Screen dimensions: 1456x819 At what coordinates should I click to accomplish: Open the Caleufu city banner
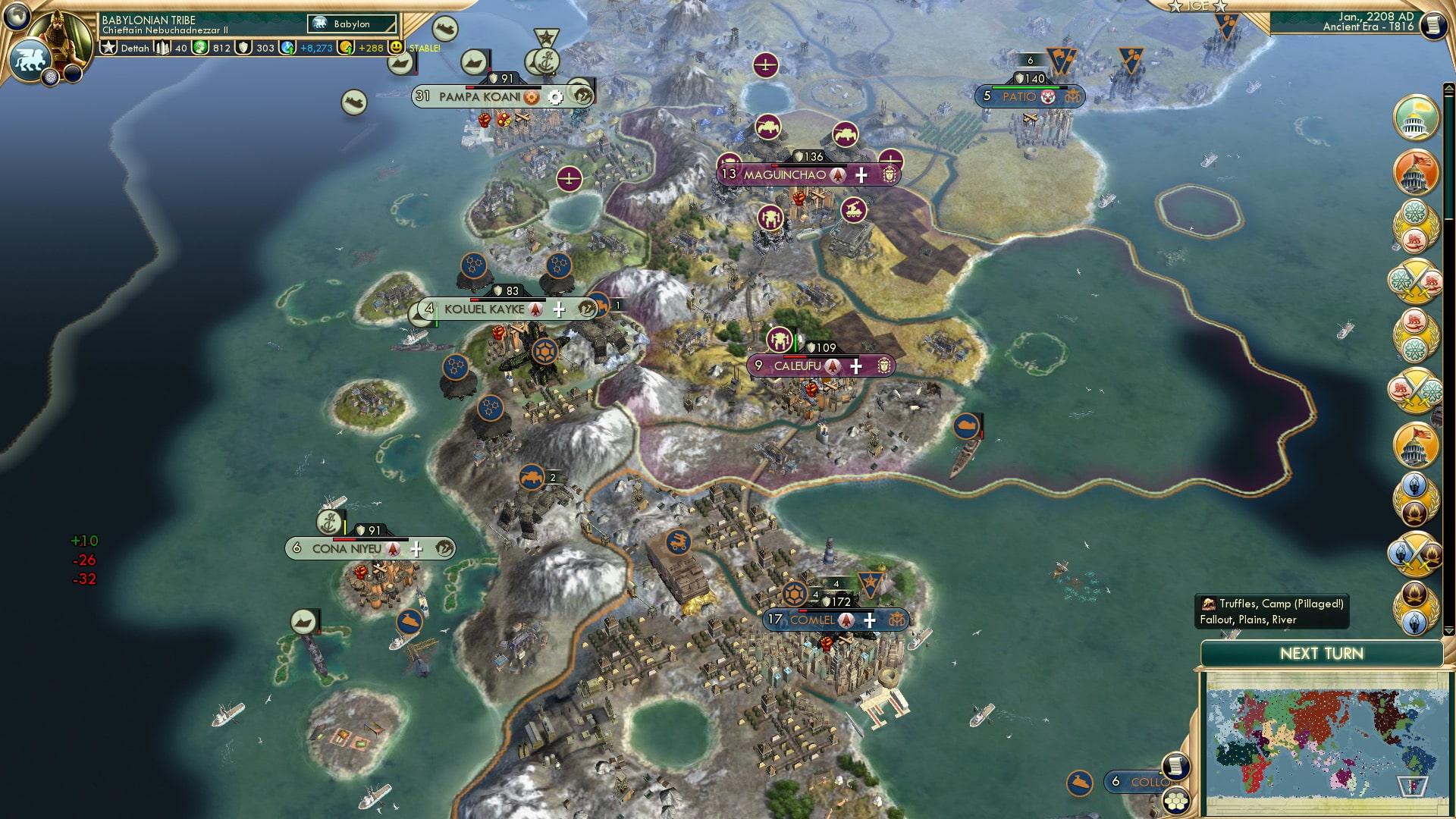point(797,366)
